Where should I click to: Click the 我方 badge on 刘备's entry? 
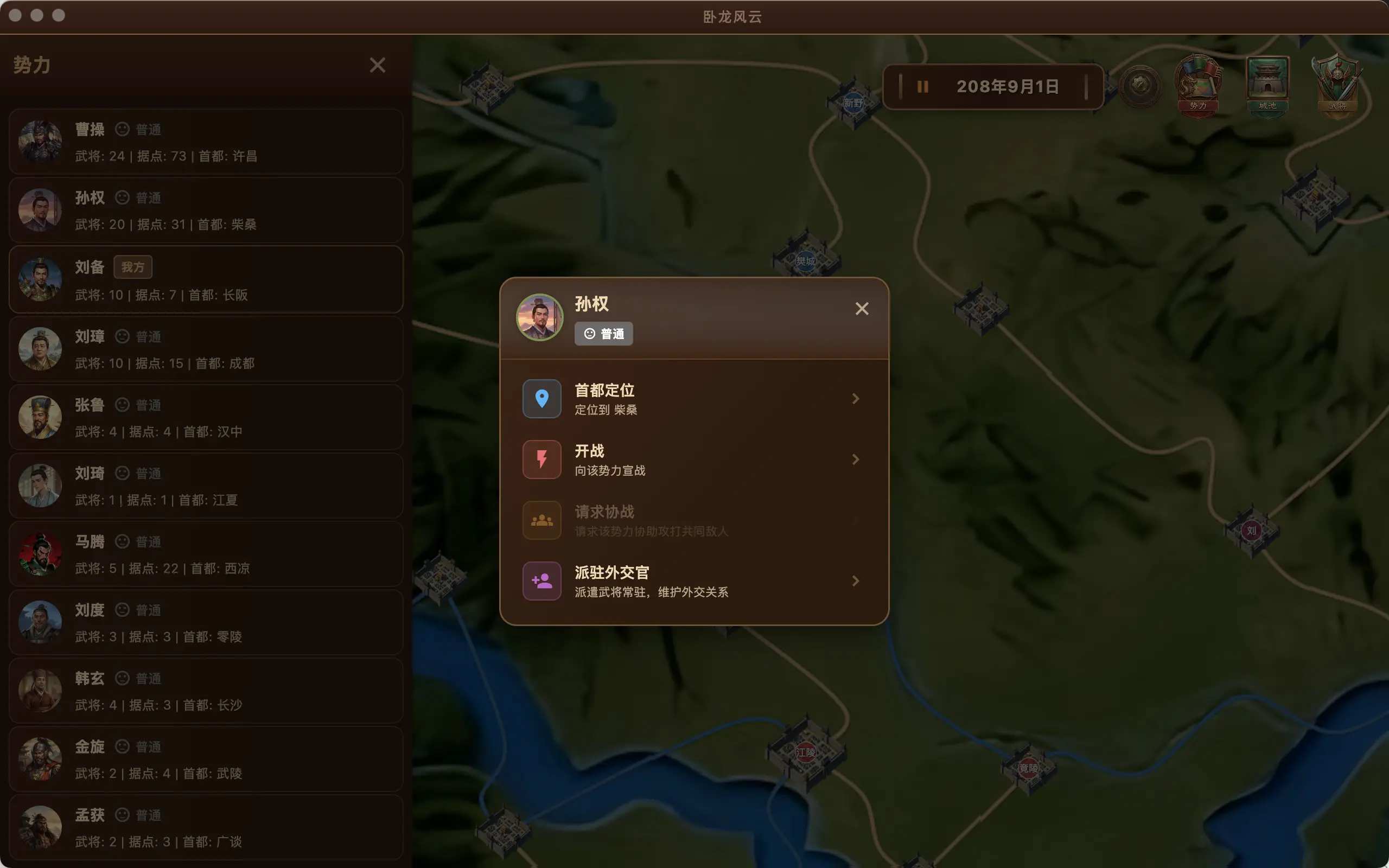point(132,266)
